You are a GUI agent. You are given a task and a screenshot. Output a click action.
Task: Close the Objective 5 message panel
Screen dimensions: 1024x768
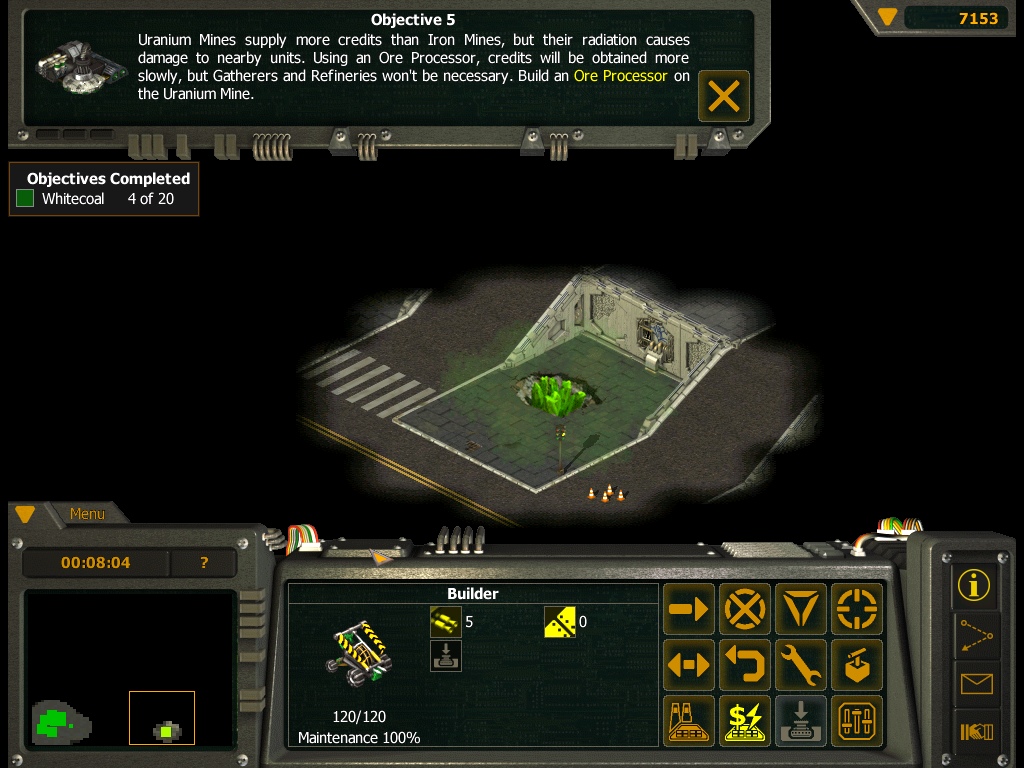(x=723, y=96)
